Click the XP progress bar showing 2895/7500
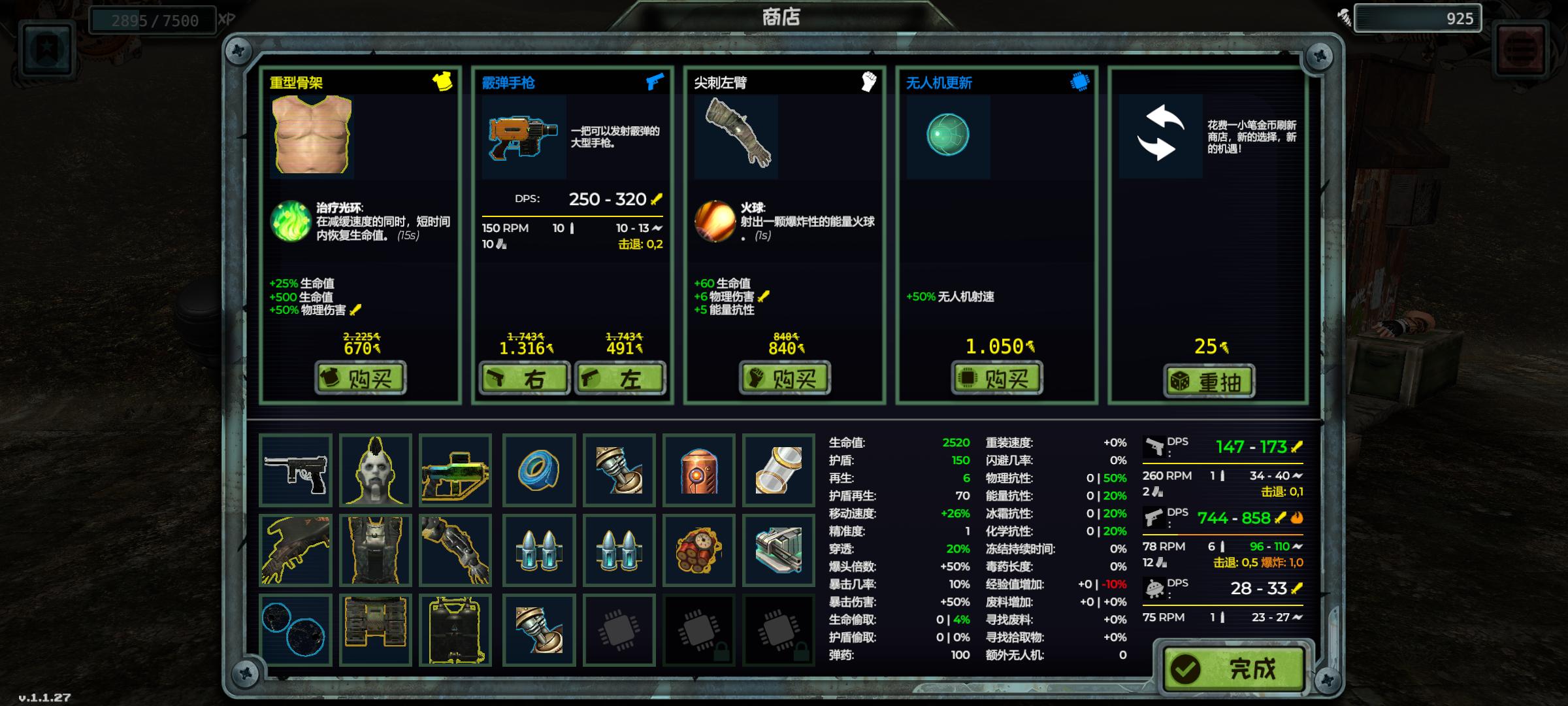1568x706 pixels. pyautogui.click(x=154, y=19)
